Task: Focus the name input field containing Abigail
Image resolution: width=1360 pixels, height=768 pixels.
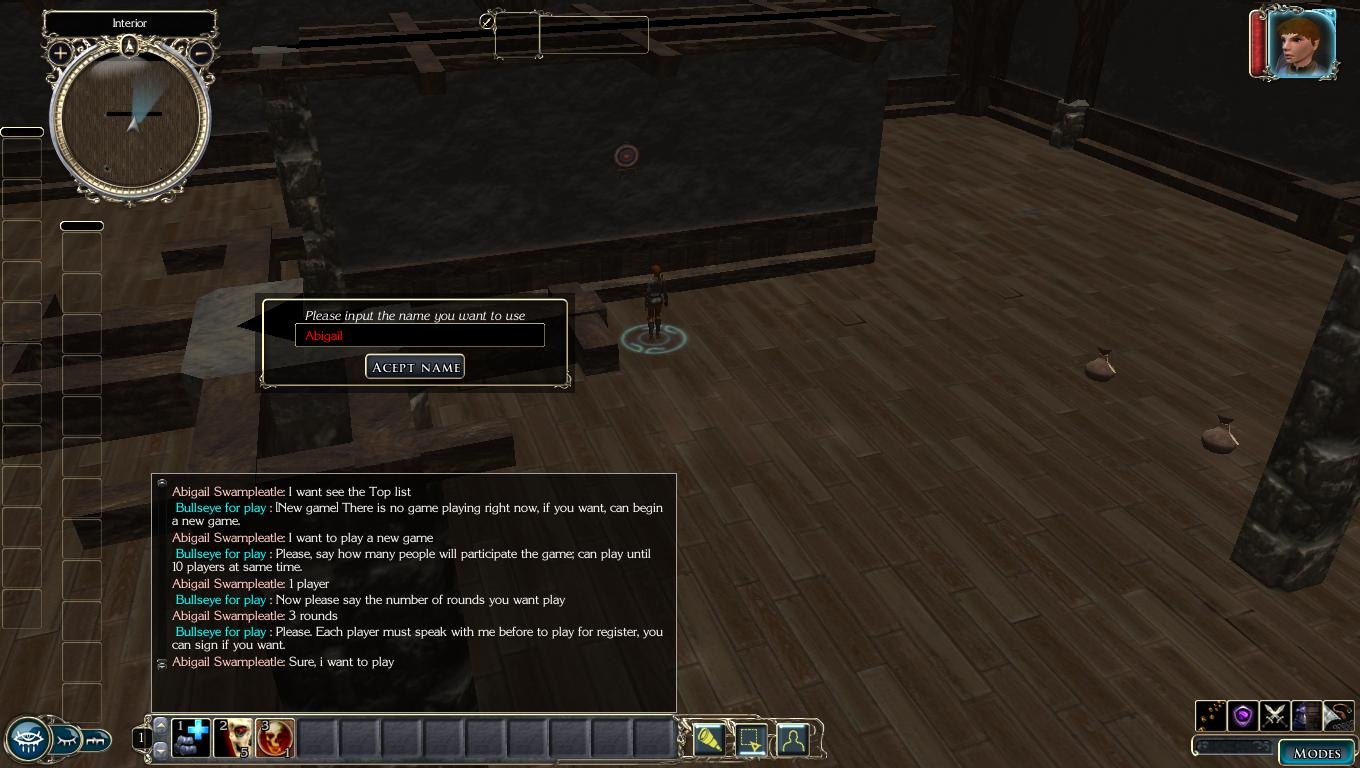Action: tap(420, 336)
